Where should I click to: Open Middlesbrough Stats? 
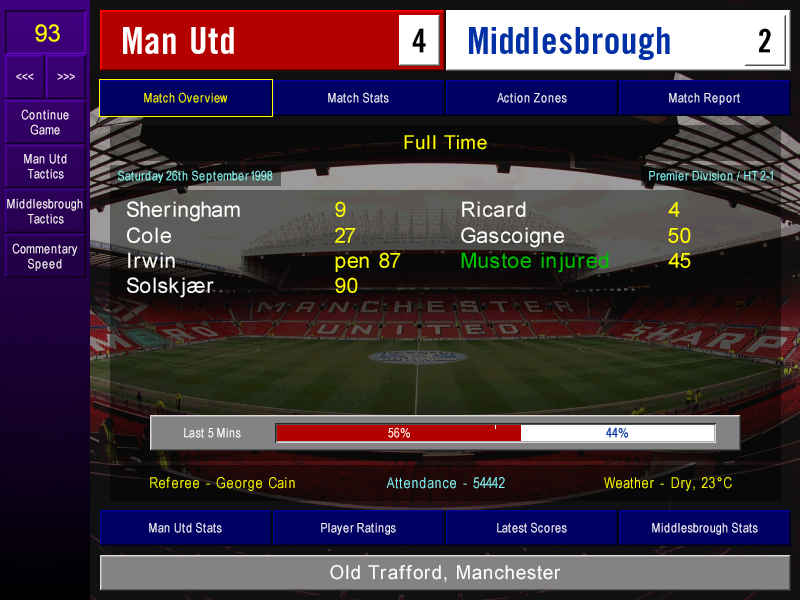(x=704, y=528)
